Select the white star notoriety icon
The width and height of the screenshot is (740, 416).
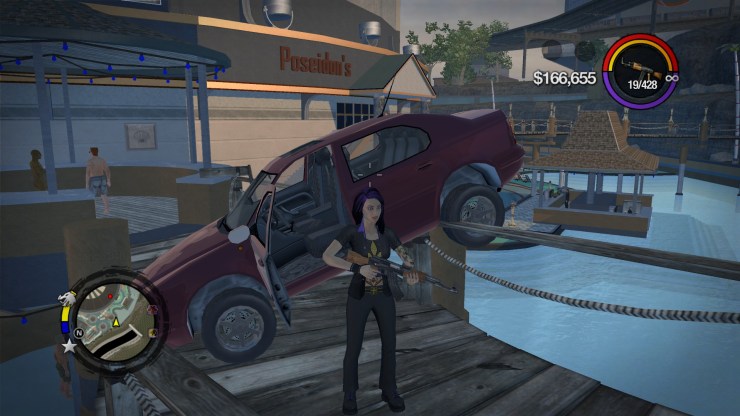point(69,347)
